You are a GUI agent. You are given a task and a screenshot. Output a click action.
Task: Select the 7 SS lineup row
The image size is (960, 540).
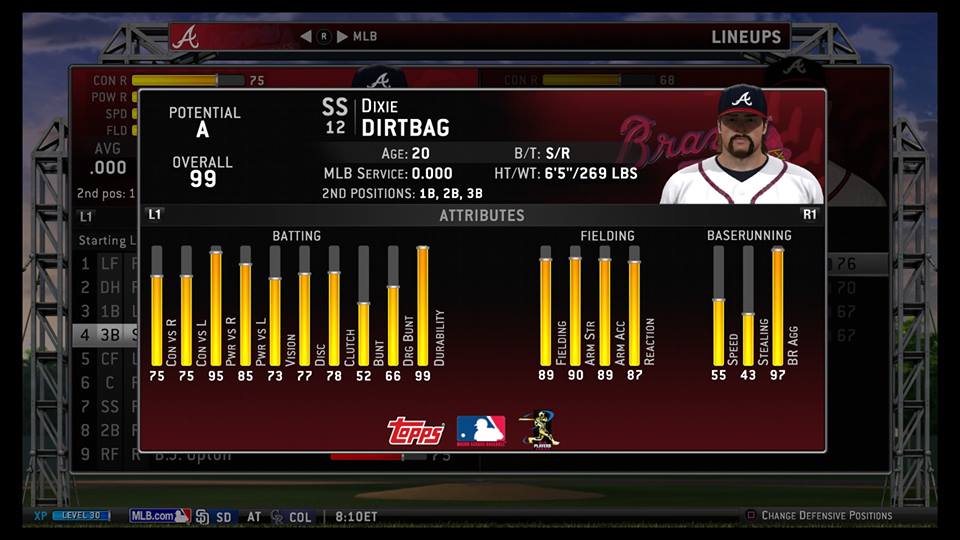(105, 406)
